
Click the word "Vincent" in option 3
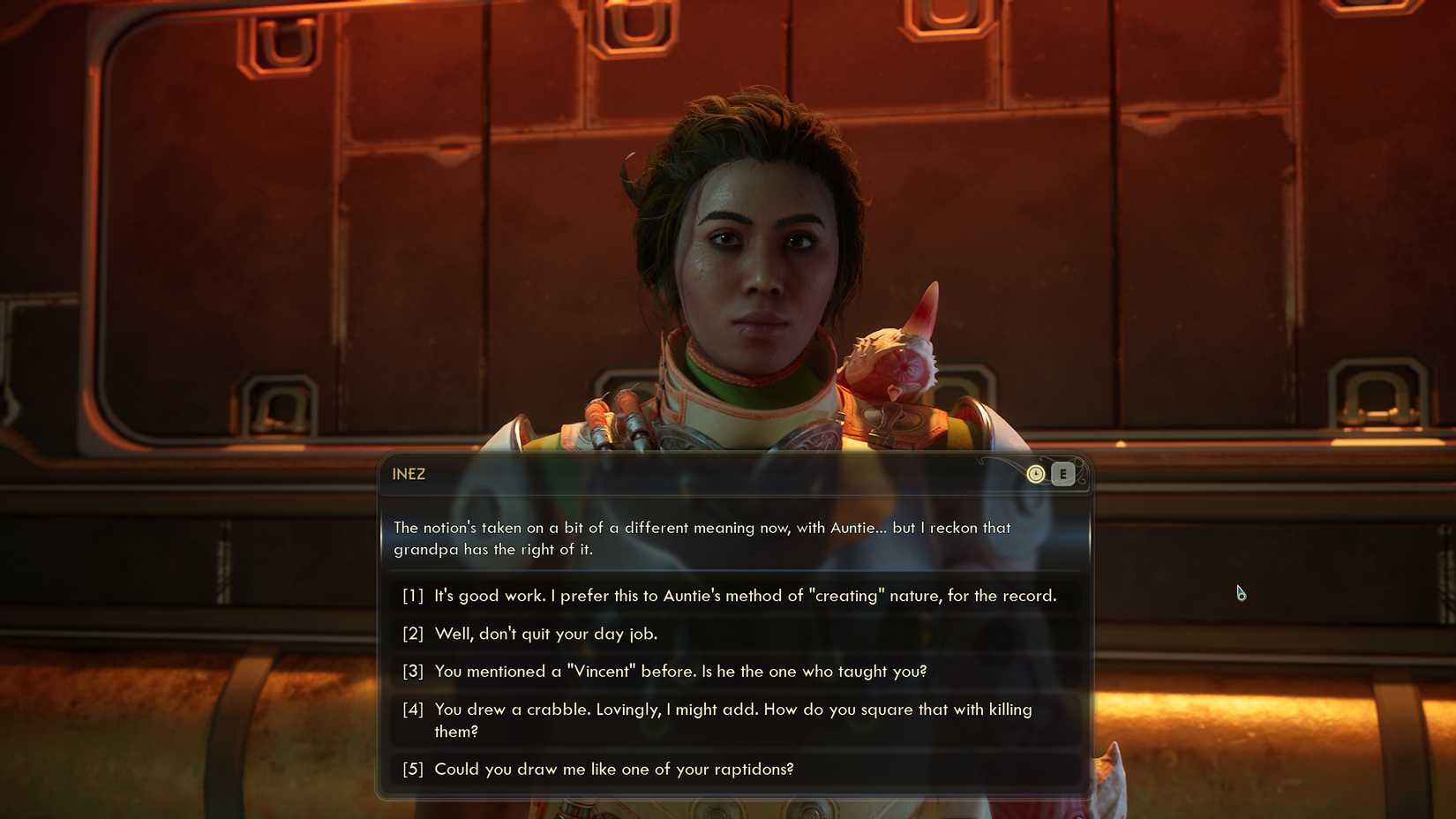coord(601,672)
